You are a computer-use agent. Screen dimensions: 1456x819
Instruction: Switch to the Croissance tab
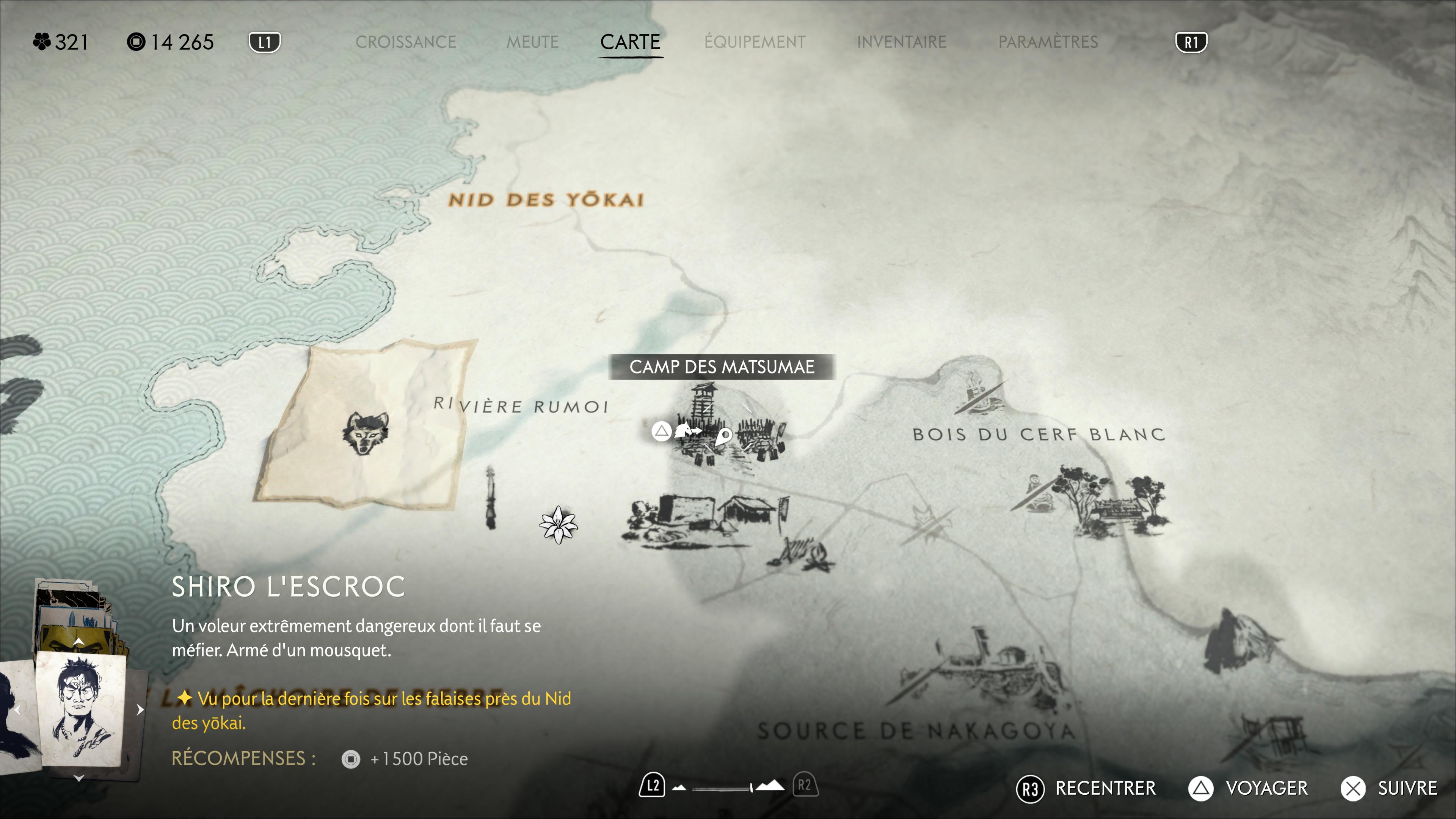405,42
